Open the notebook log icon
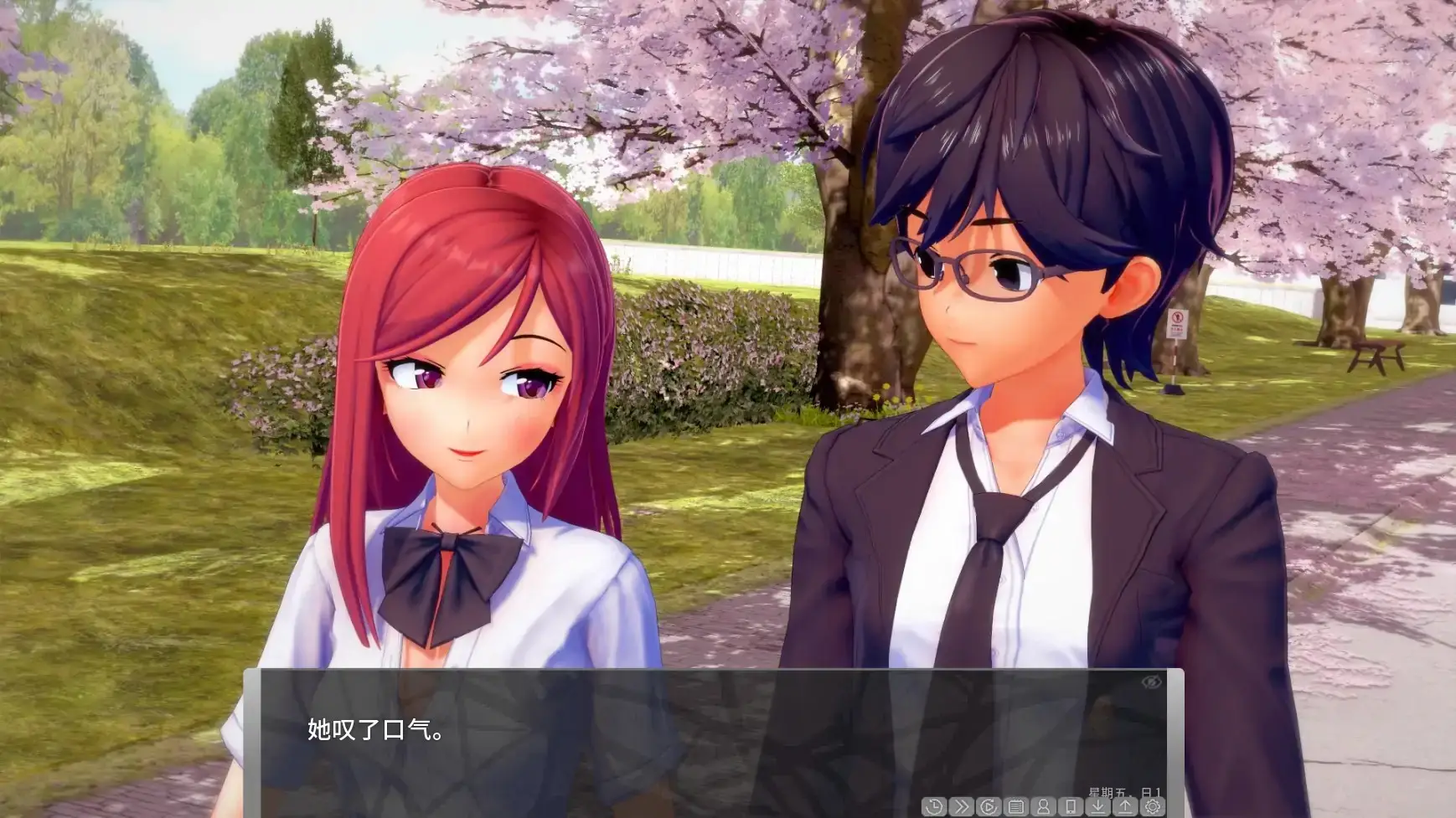This screenshot has height=818, width=1456. click(1017, 806)
